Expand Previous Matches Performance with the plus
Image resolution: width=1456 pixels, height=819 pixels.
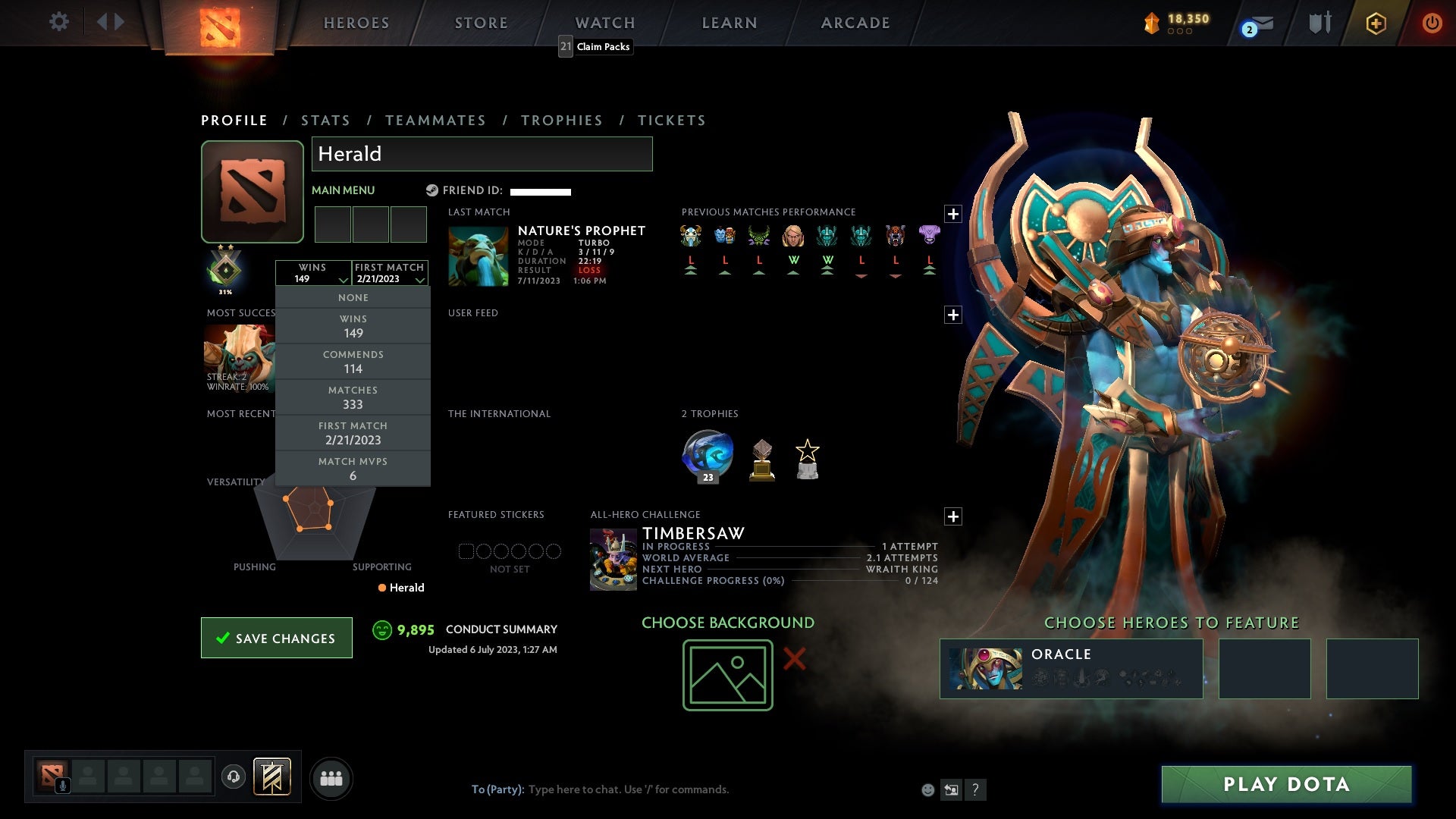pos(953,215)
